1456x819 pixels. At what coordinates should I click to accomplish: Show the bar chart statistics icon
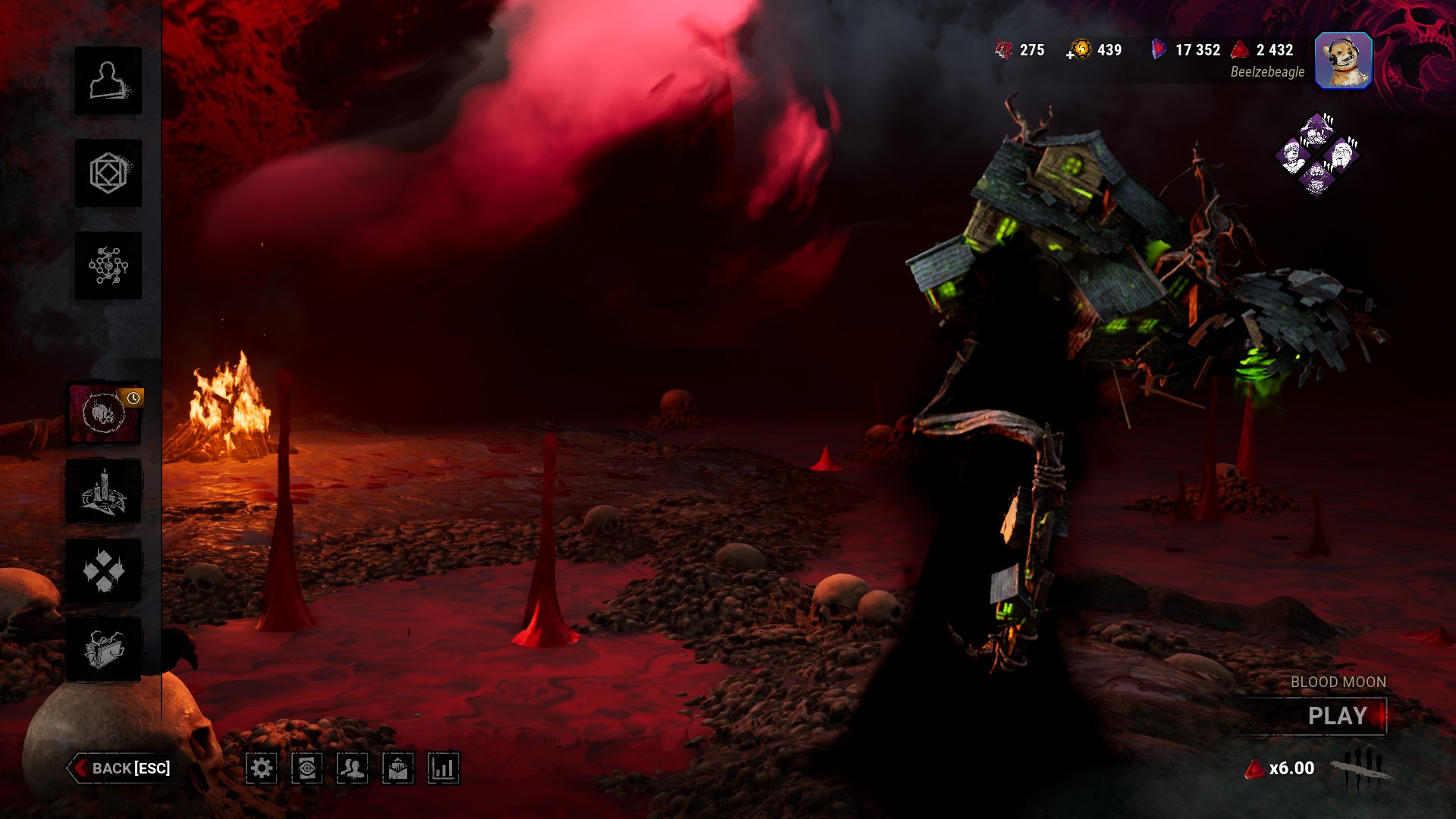point(444,768)
